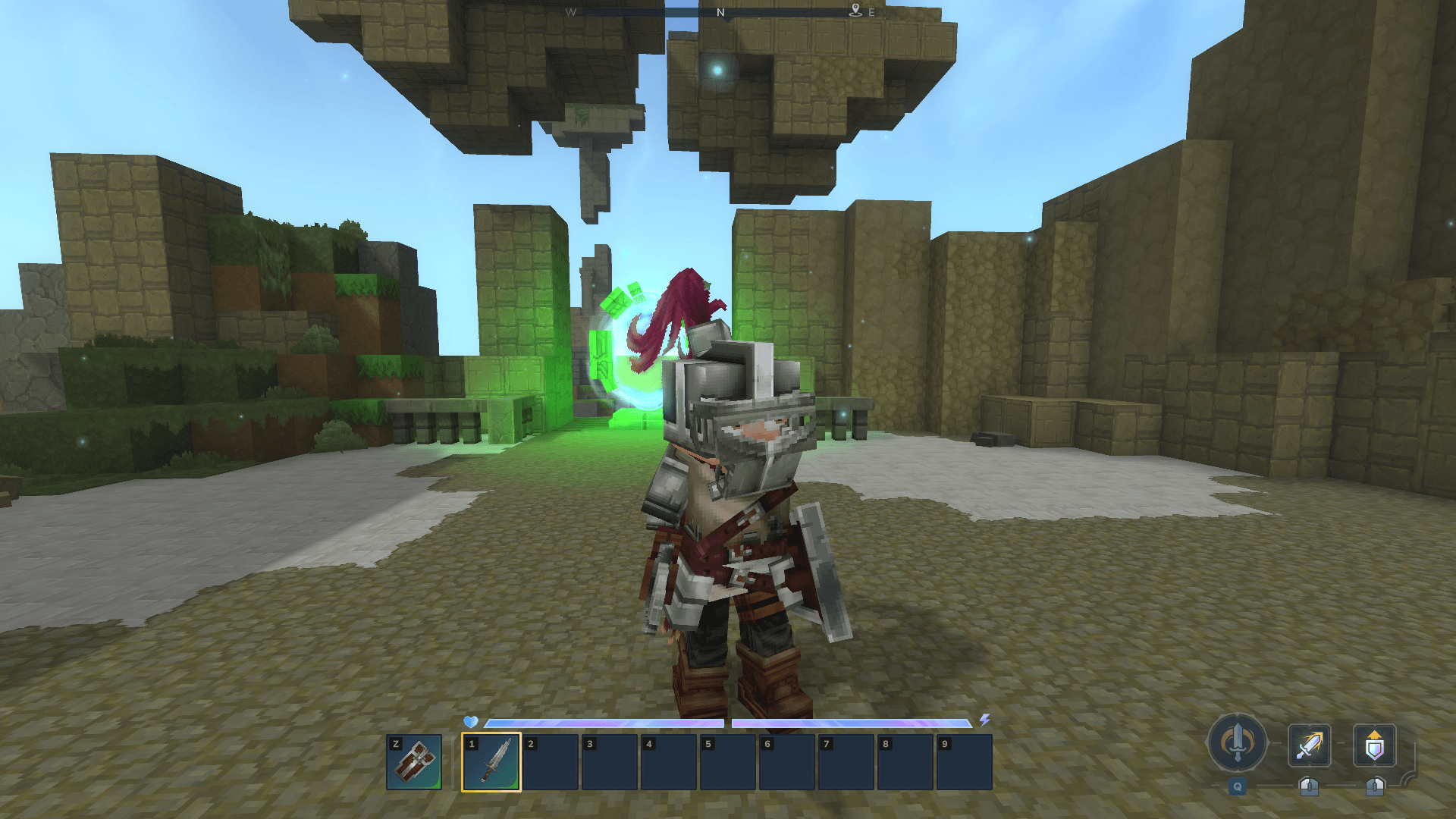Use the shield guard ability icon
The image size is (1456, 819).
click(1374, 745)
